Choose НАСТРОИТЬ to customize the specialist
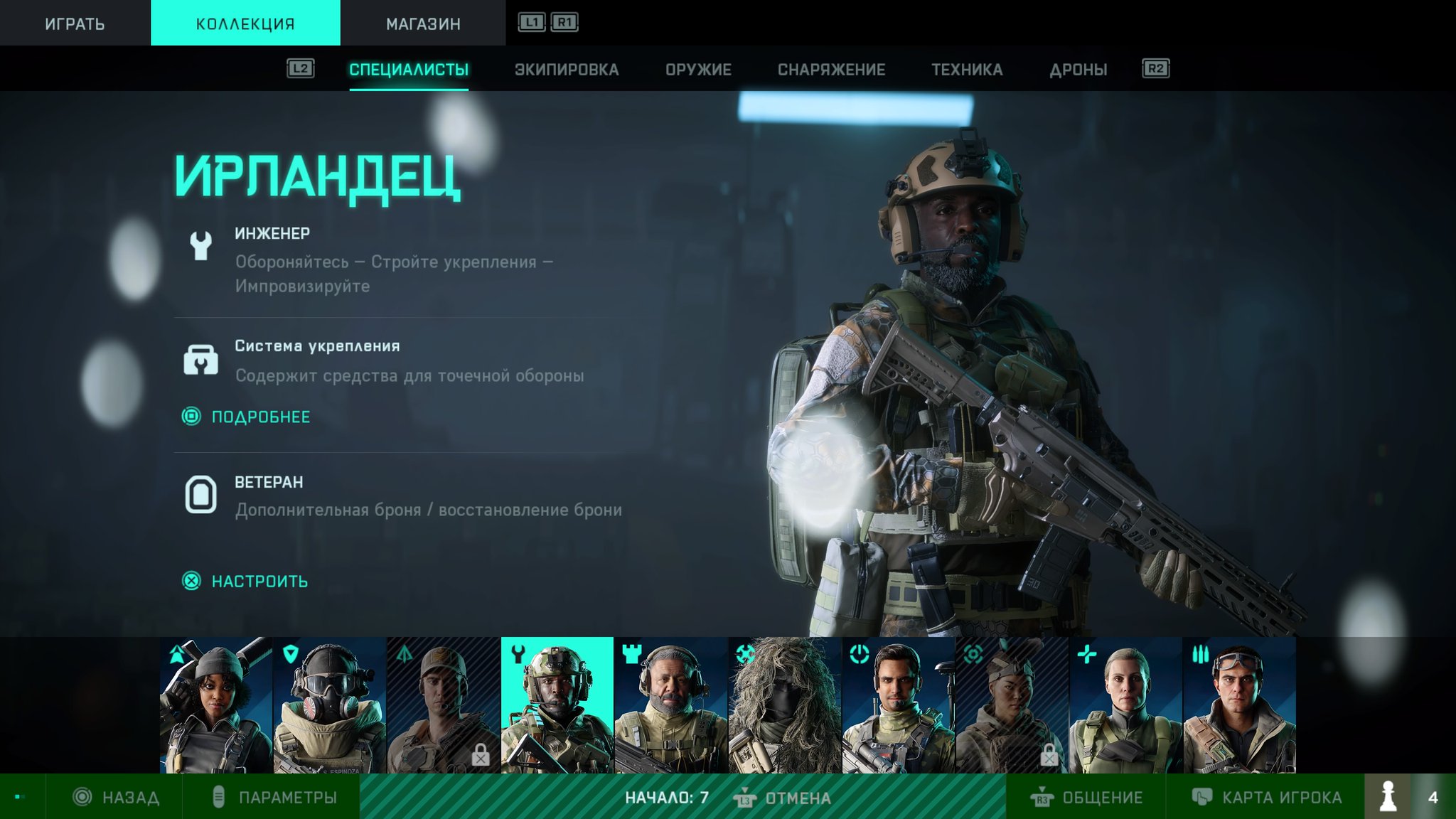 click(259, 582)
